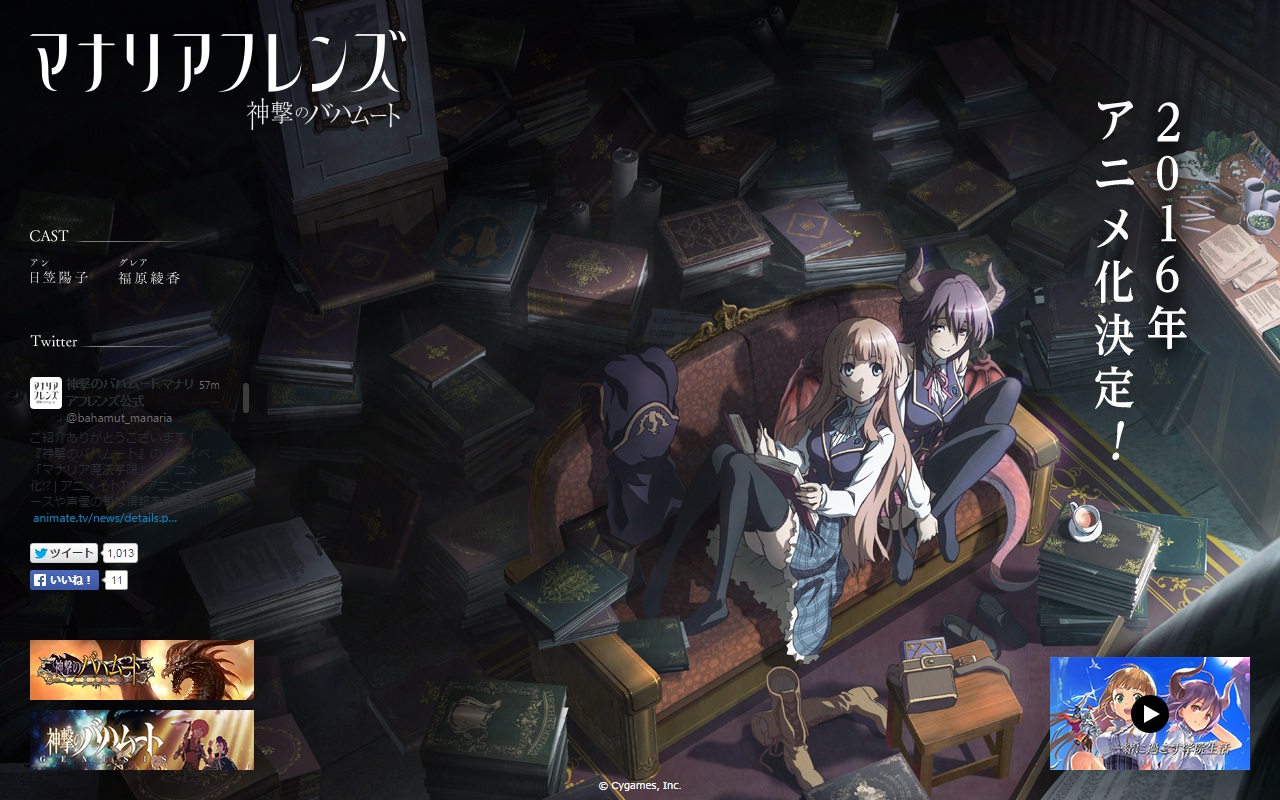Click the play icon on the promo video

point(1150,714)
